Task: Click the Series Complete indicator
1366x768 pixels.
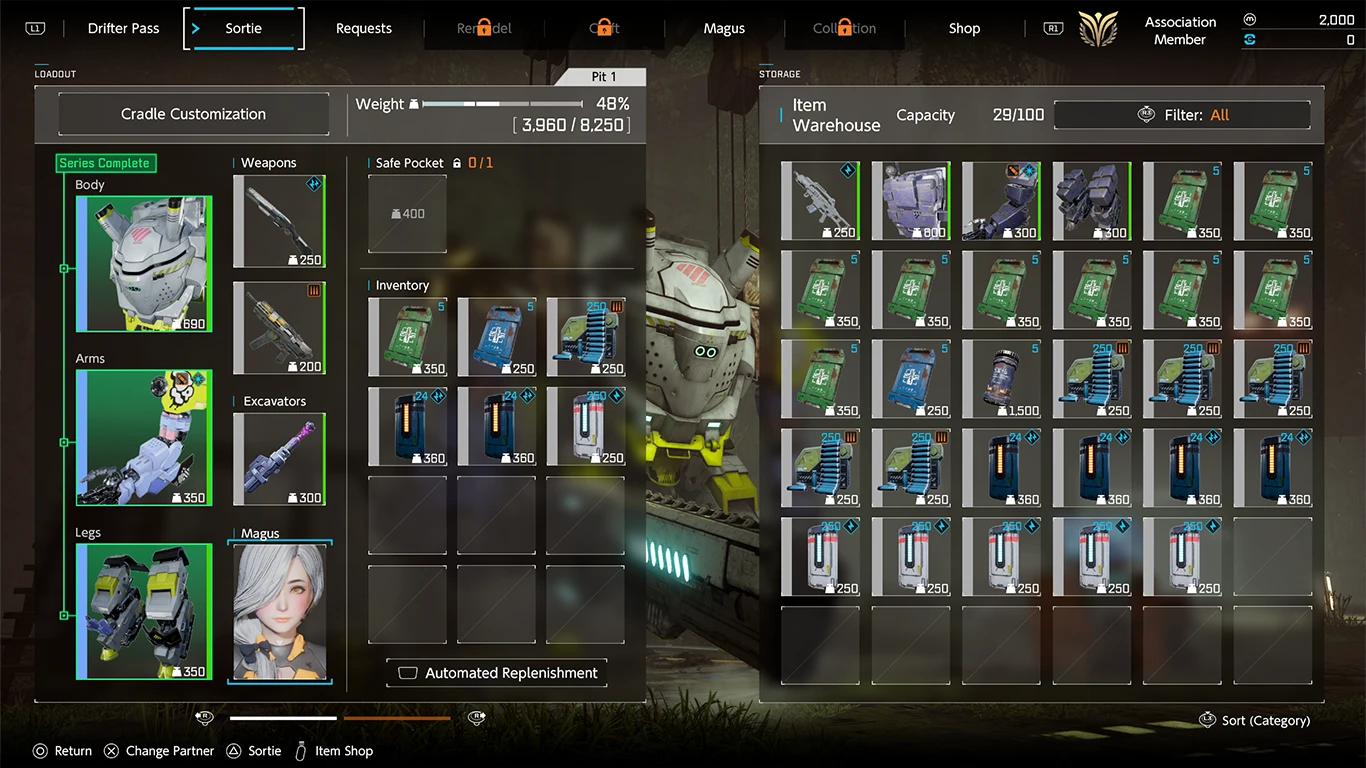Action: pos(105,163)
